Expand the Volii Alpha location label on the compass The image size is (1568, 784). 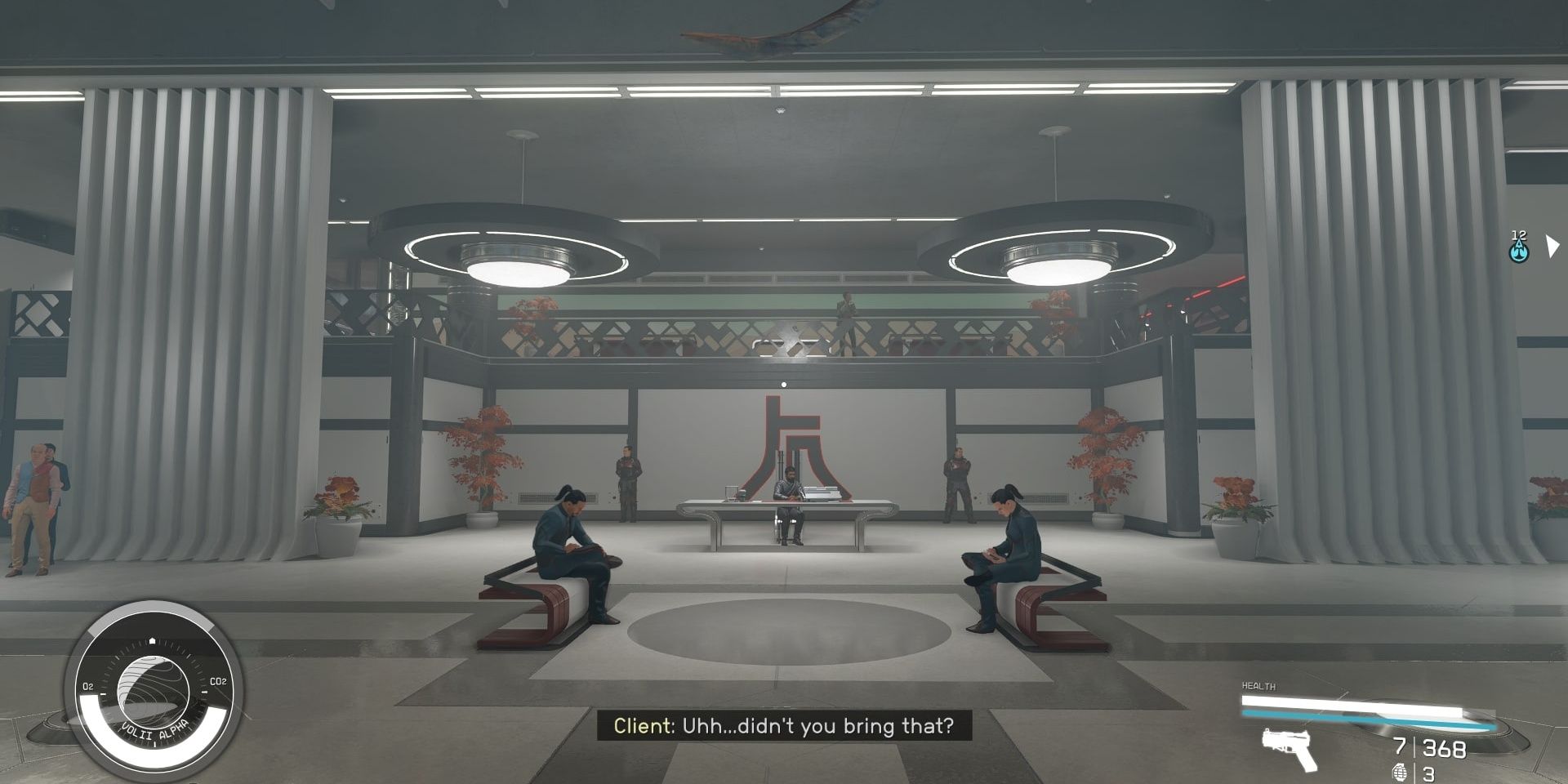(154, 734)
